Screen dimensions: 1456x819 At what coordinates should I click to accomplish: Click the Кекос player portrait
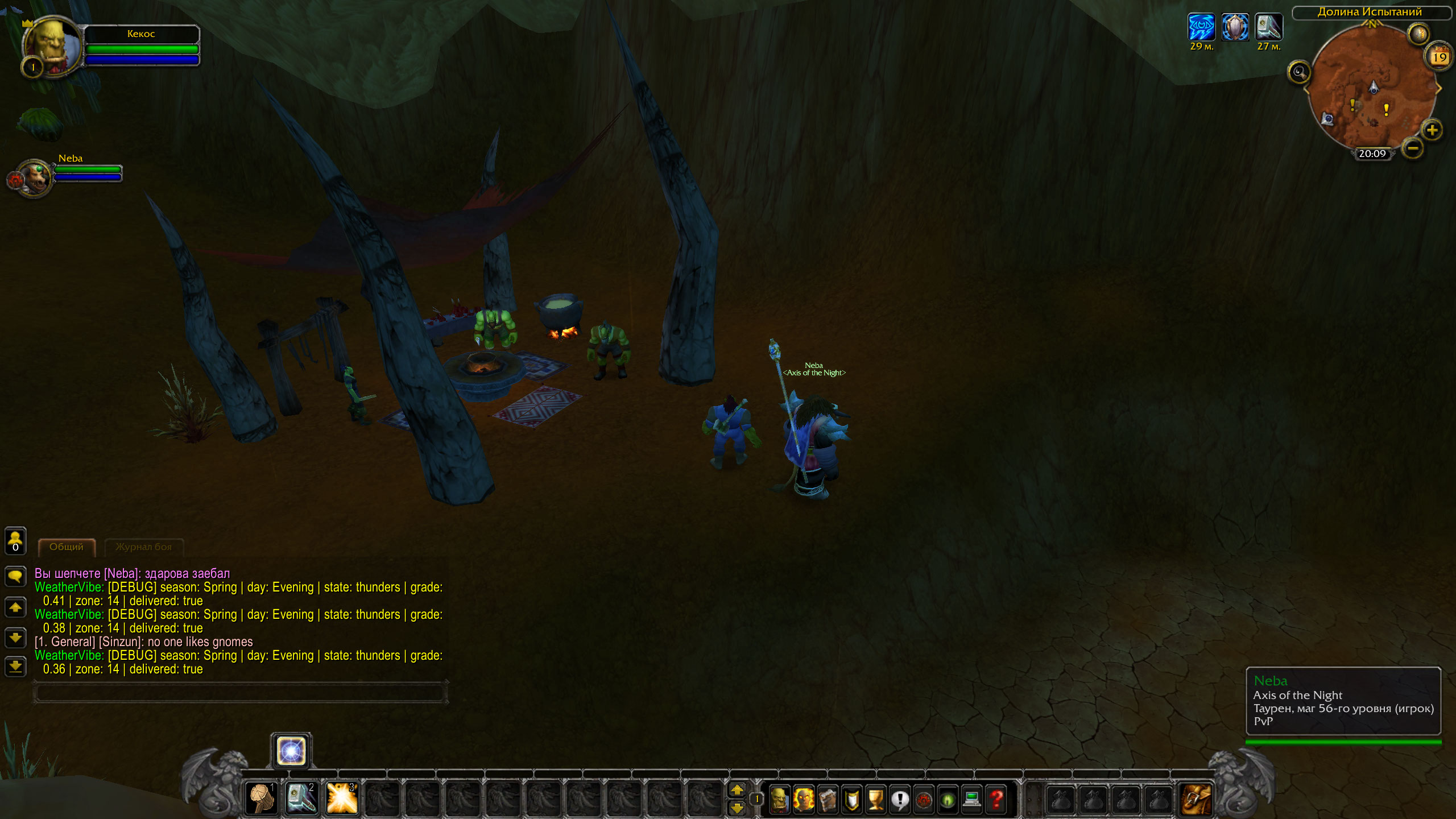(x=52, y=45)
